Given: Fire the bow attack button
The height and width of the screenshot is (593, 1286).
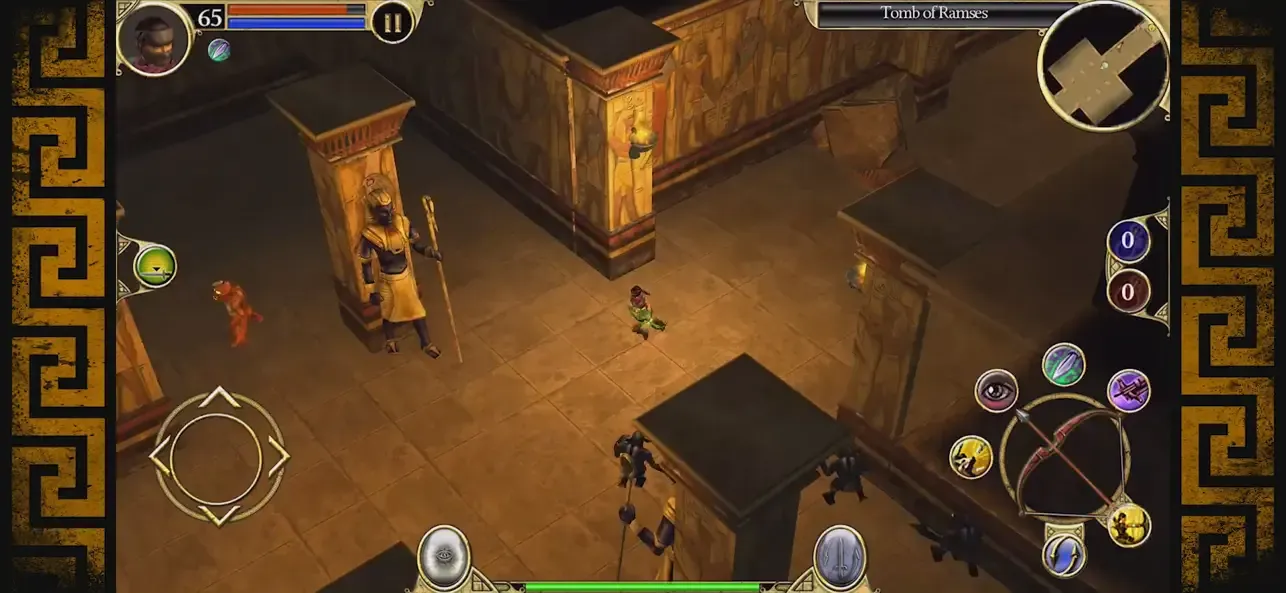Looking at the screenshot, I should [1064, 457].
